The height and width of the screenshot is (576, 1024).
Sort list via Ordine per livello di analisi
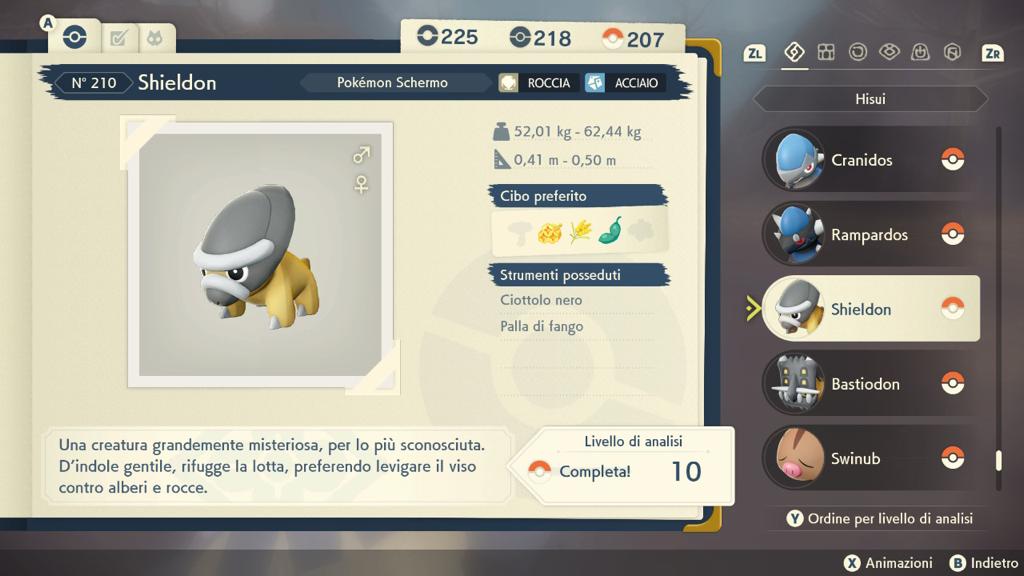click(877, 518)
